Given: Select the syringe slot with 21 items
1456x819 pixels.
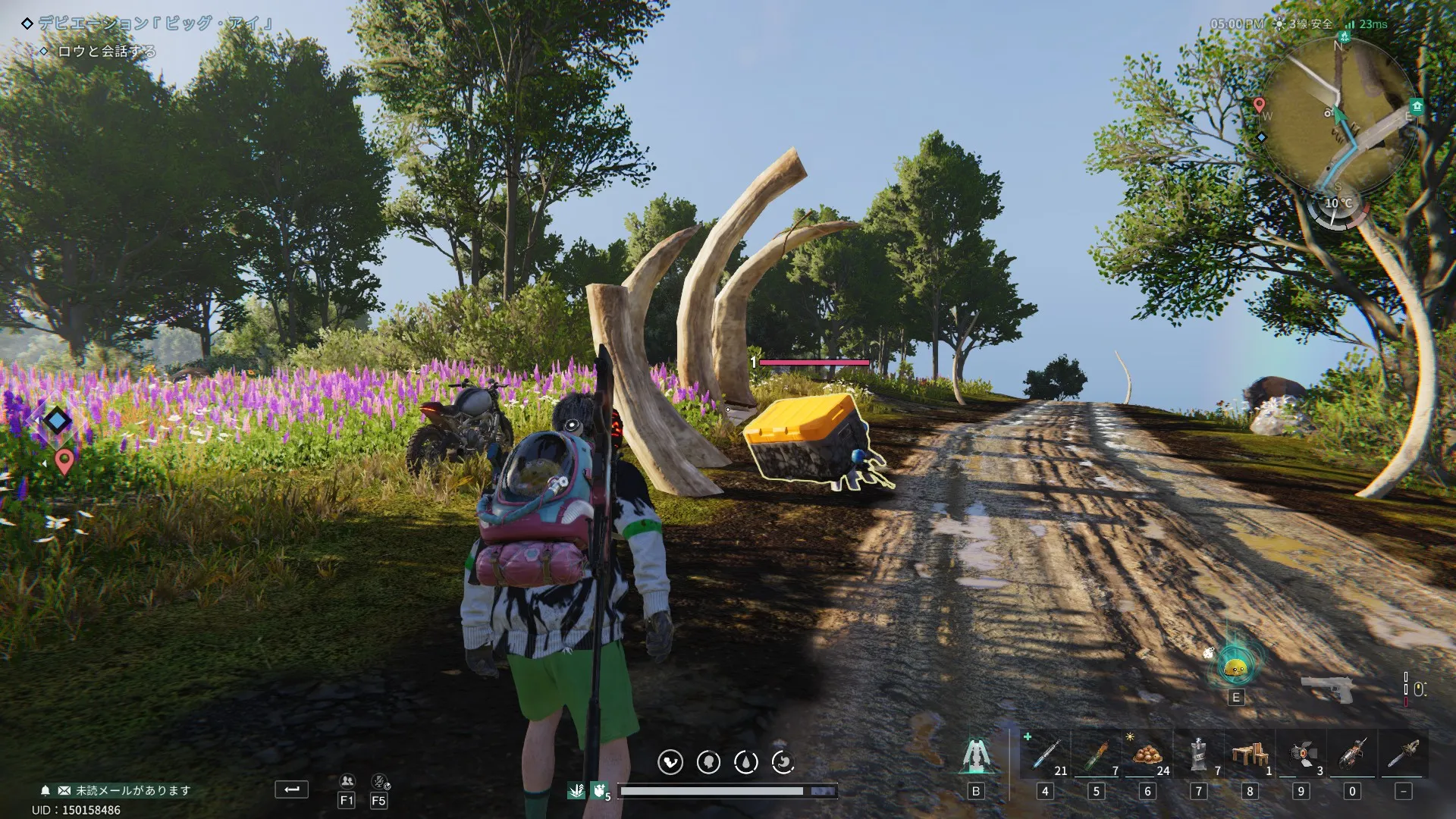Looking at the screenshot, I should (x=1045, y=755).
